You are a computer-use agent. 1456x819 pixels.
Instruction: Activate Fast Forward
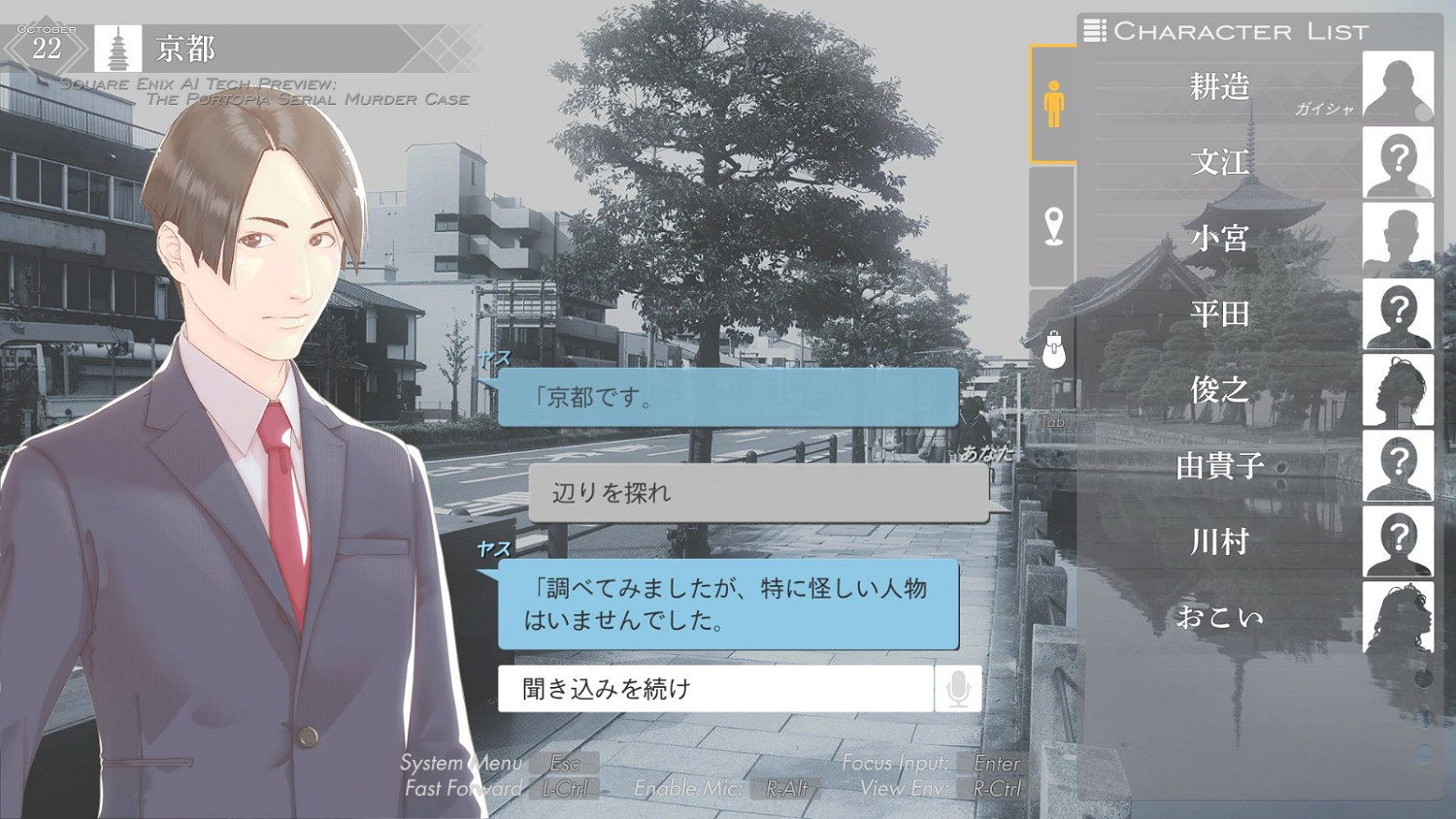(463, 788)
